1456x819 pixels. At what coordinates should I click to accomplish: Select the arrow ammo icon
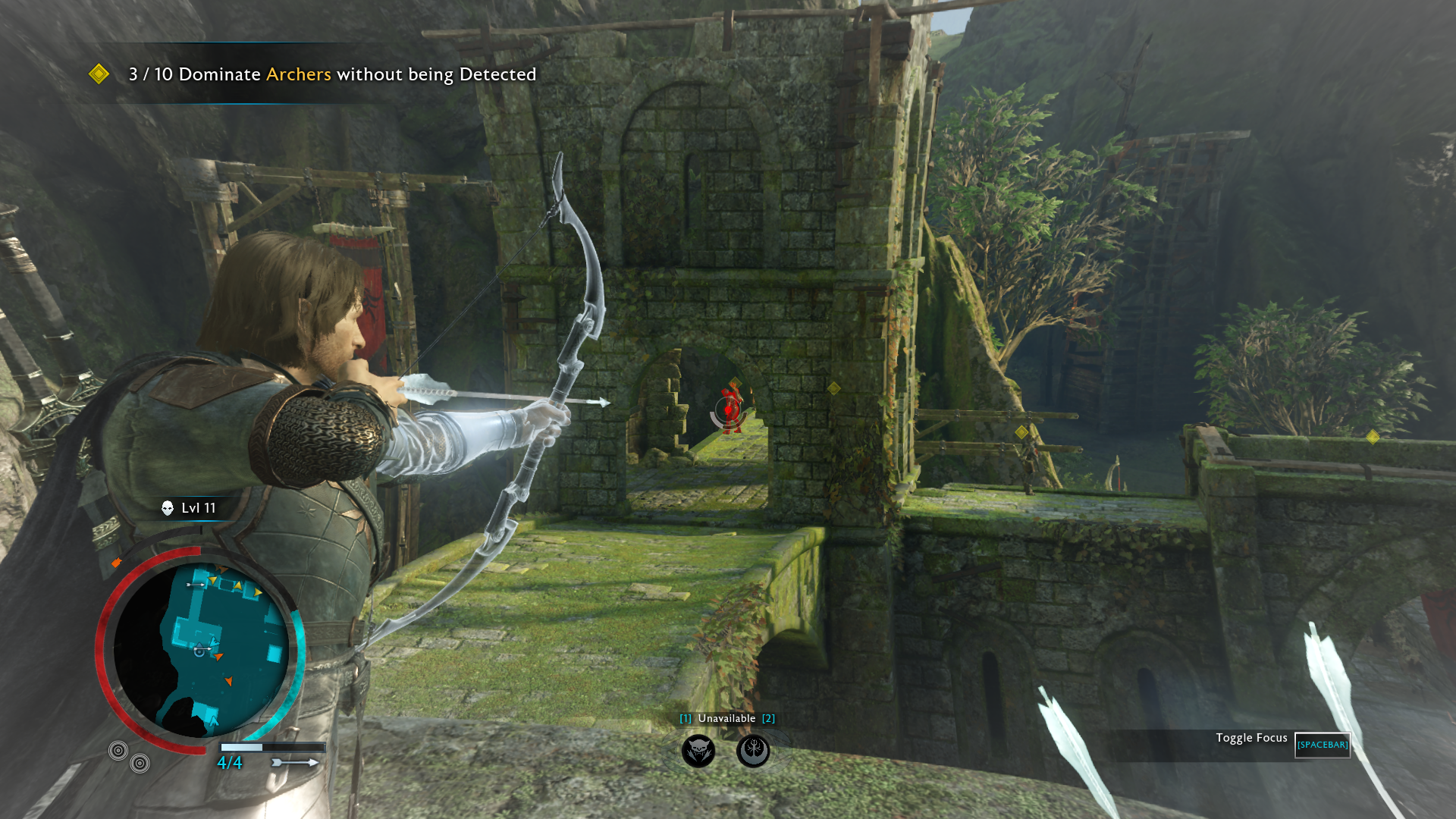[x=295, y=762]
